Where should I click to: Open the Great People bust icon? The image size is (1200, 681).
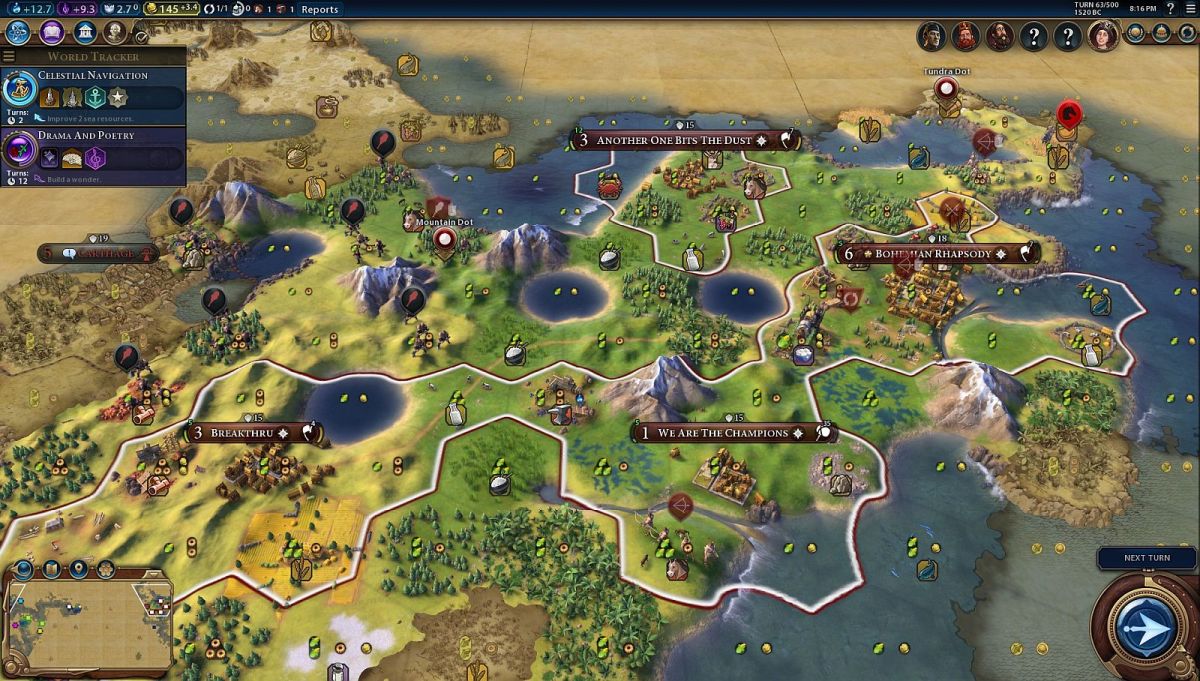coord(117,32)
